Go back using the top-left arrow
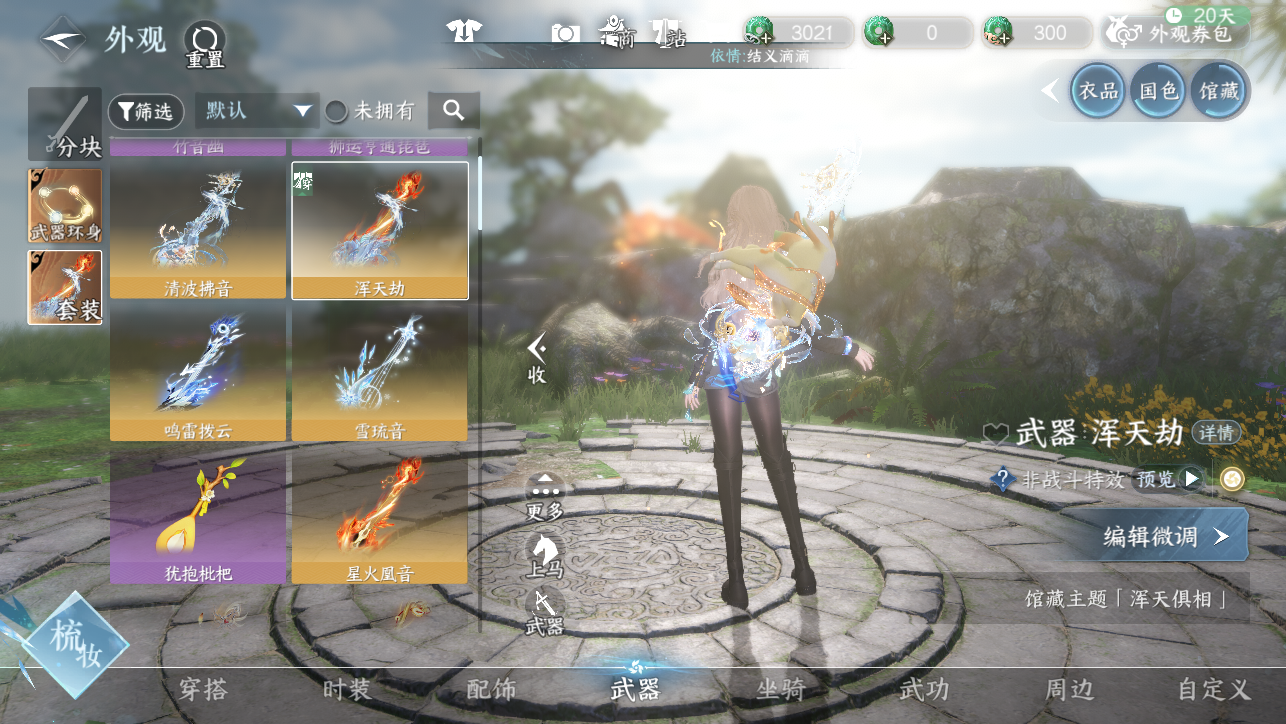Image resolution: width=1286 pixels, height=724 pixels. point(63,40)
